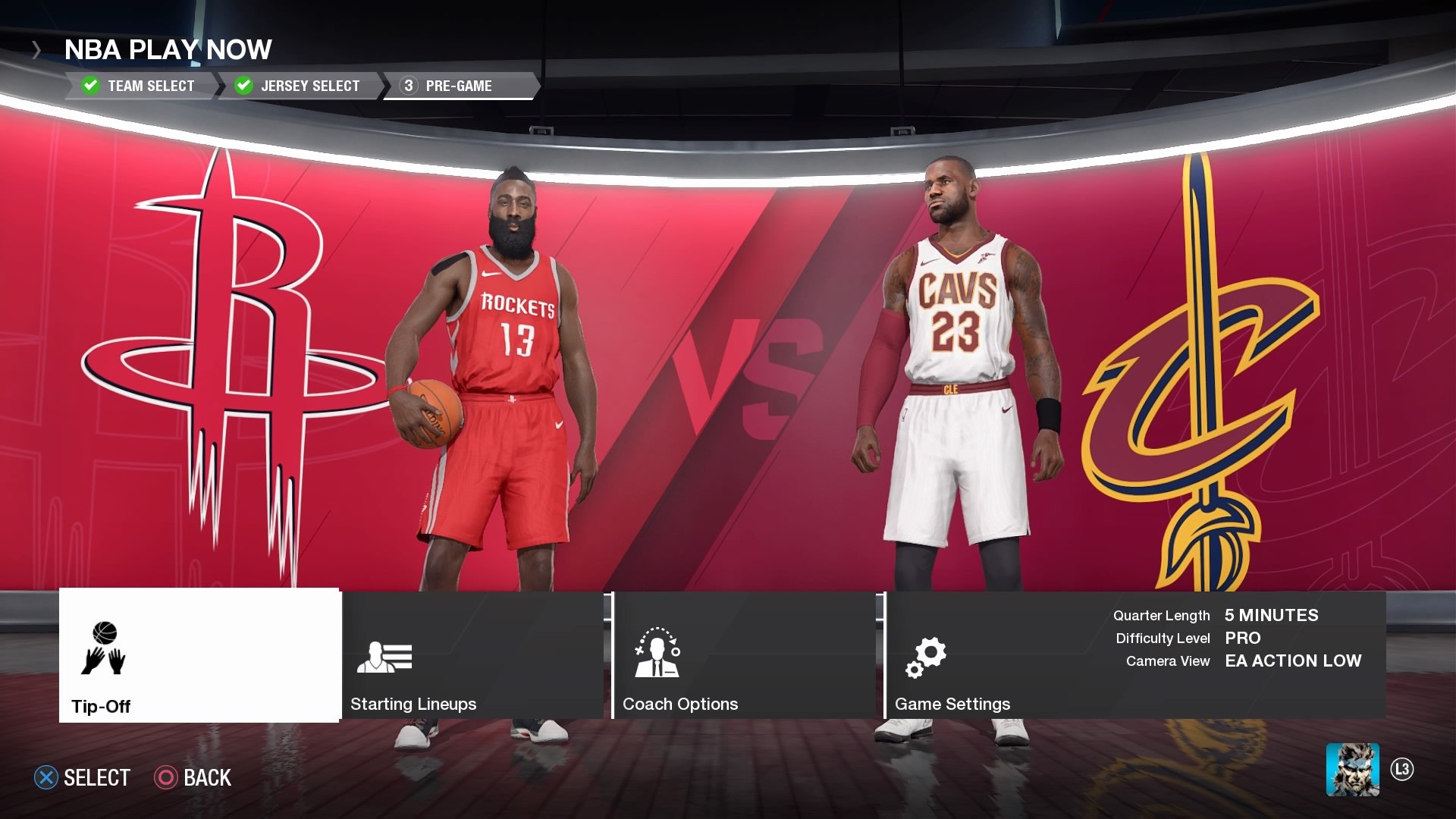
Task: Switch to the Team Select tab
Action: tap(152, 86)
